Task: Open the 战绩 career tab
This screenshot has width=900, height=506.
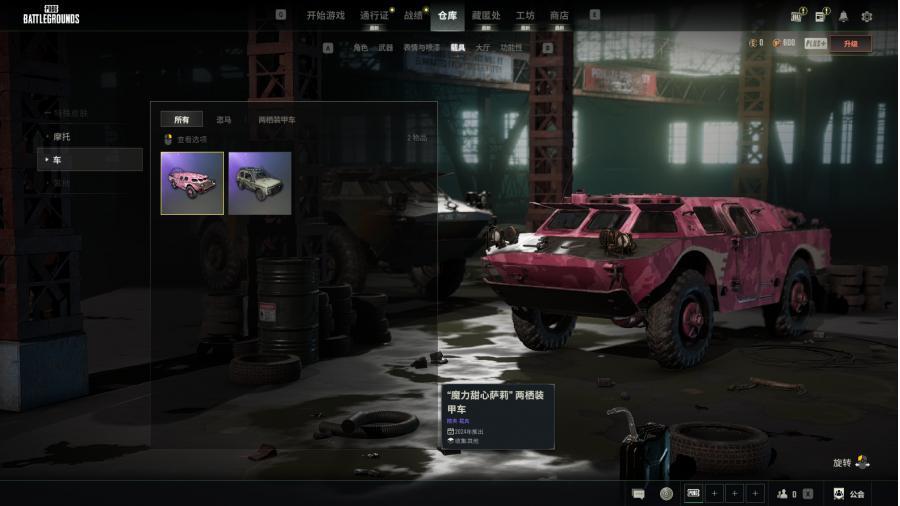Action: coord(413,15)
